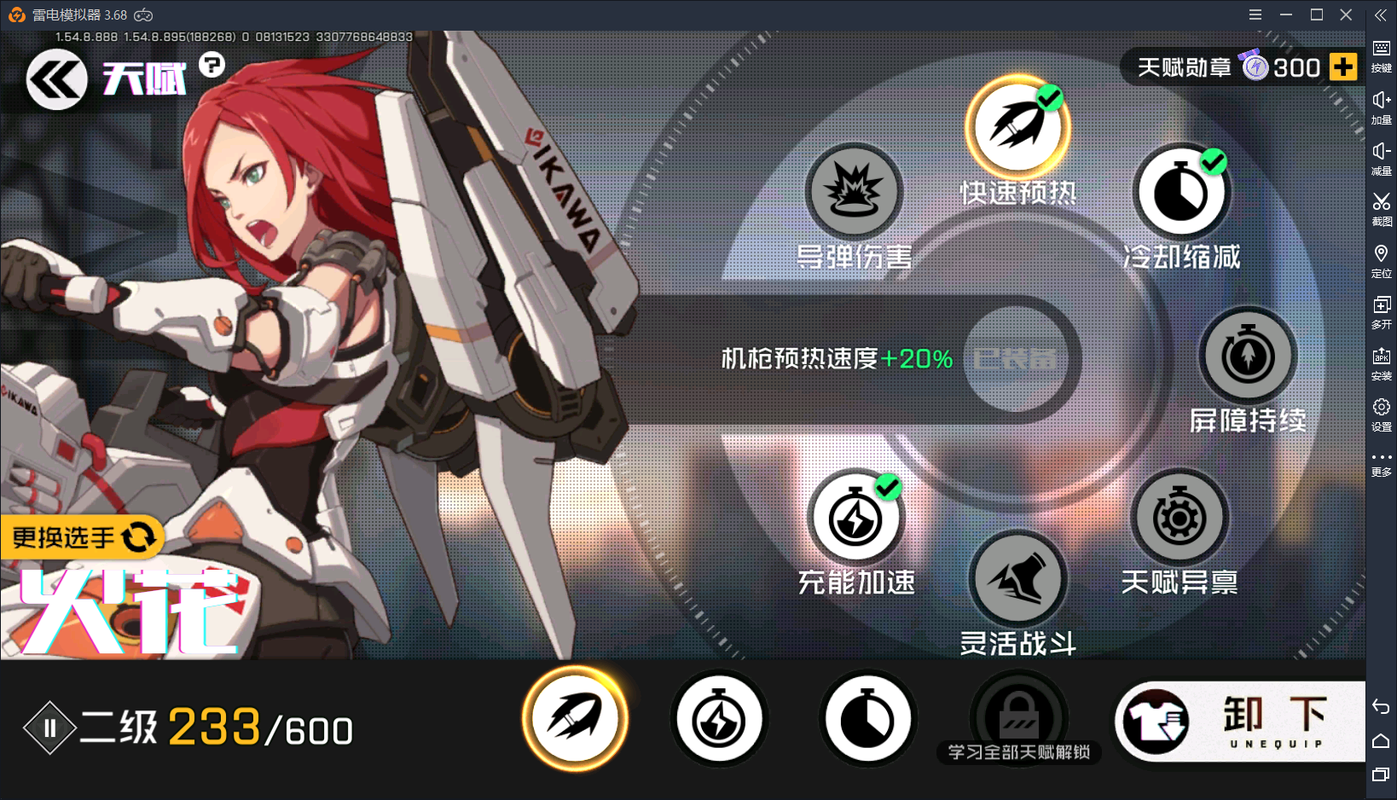Open the LDPlayer 截图 screenshot tool
This screenshot has height=800, width=1397.
pos(1381,205)
